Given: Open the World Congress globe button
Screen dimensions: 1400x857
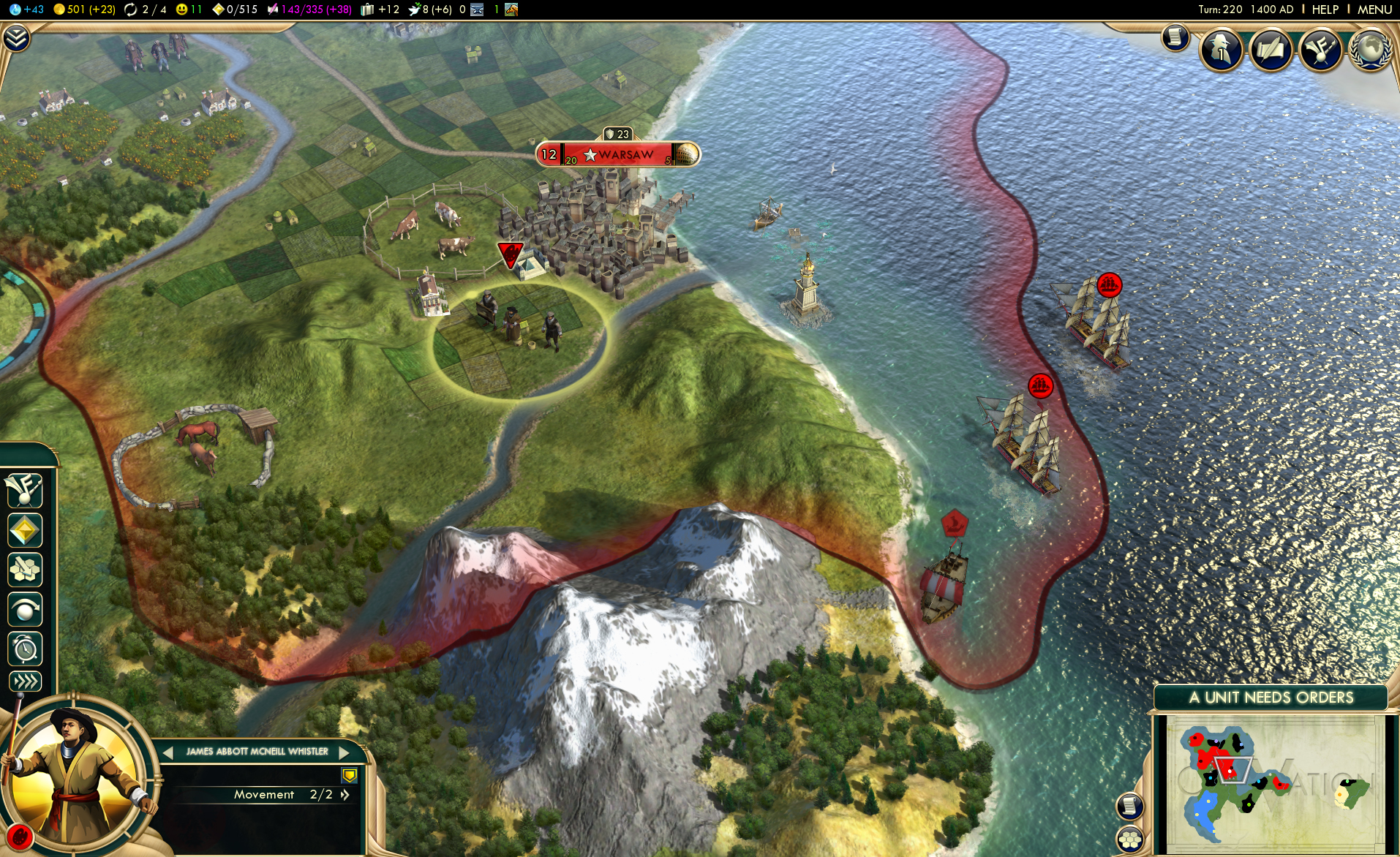Looking at the screenshot, I should (1369, 50).
